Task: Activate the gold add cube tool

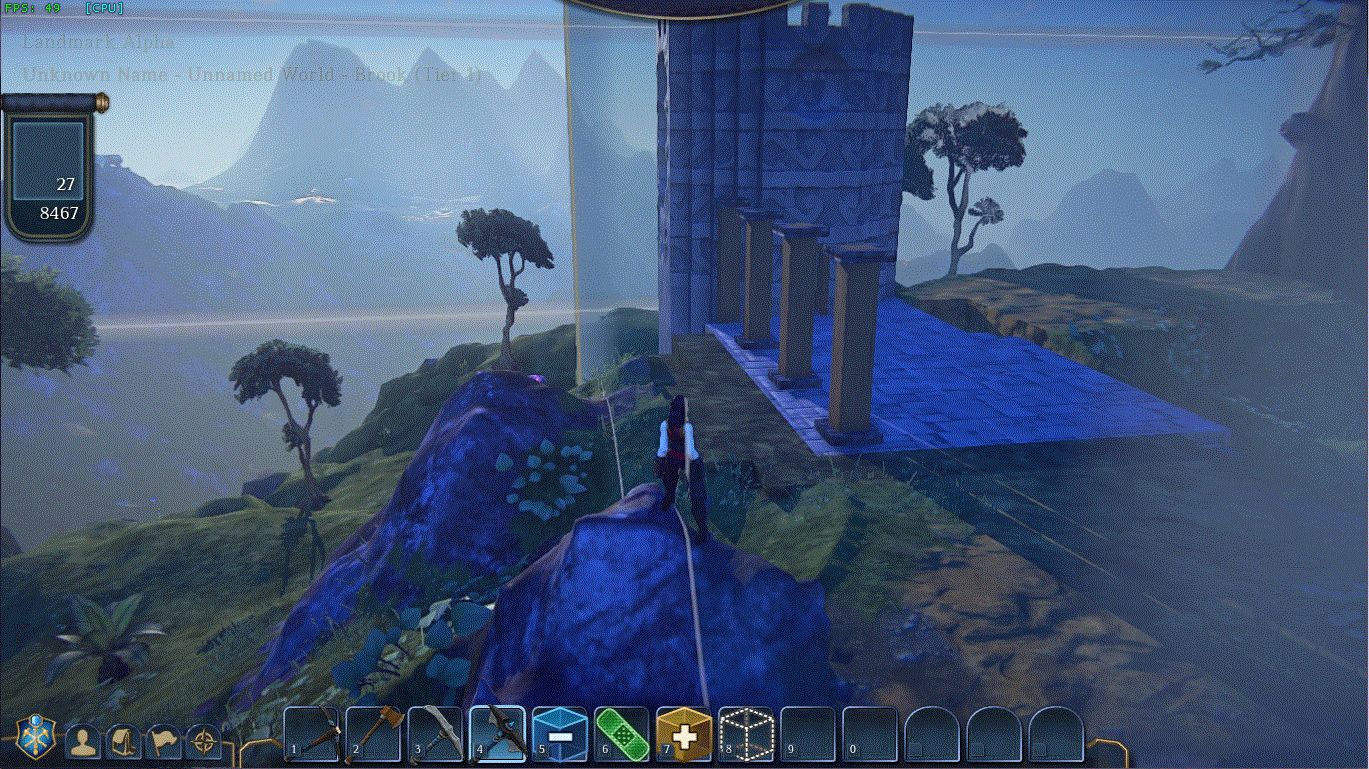Action: (684, 735)
